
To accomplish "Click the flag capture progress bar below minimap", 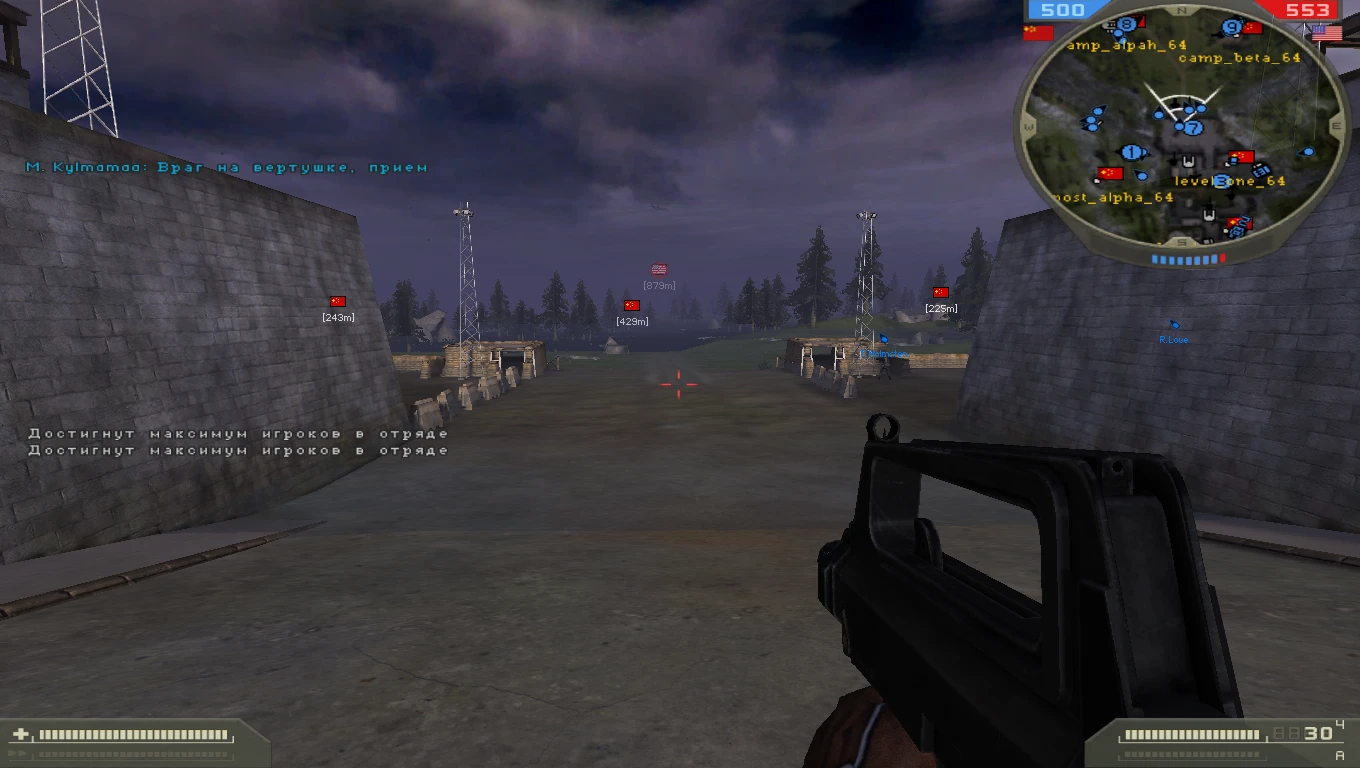I will 1188,256.
